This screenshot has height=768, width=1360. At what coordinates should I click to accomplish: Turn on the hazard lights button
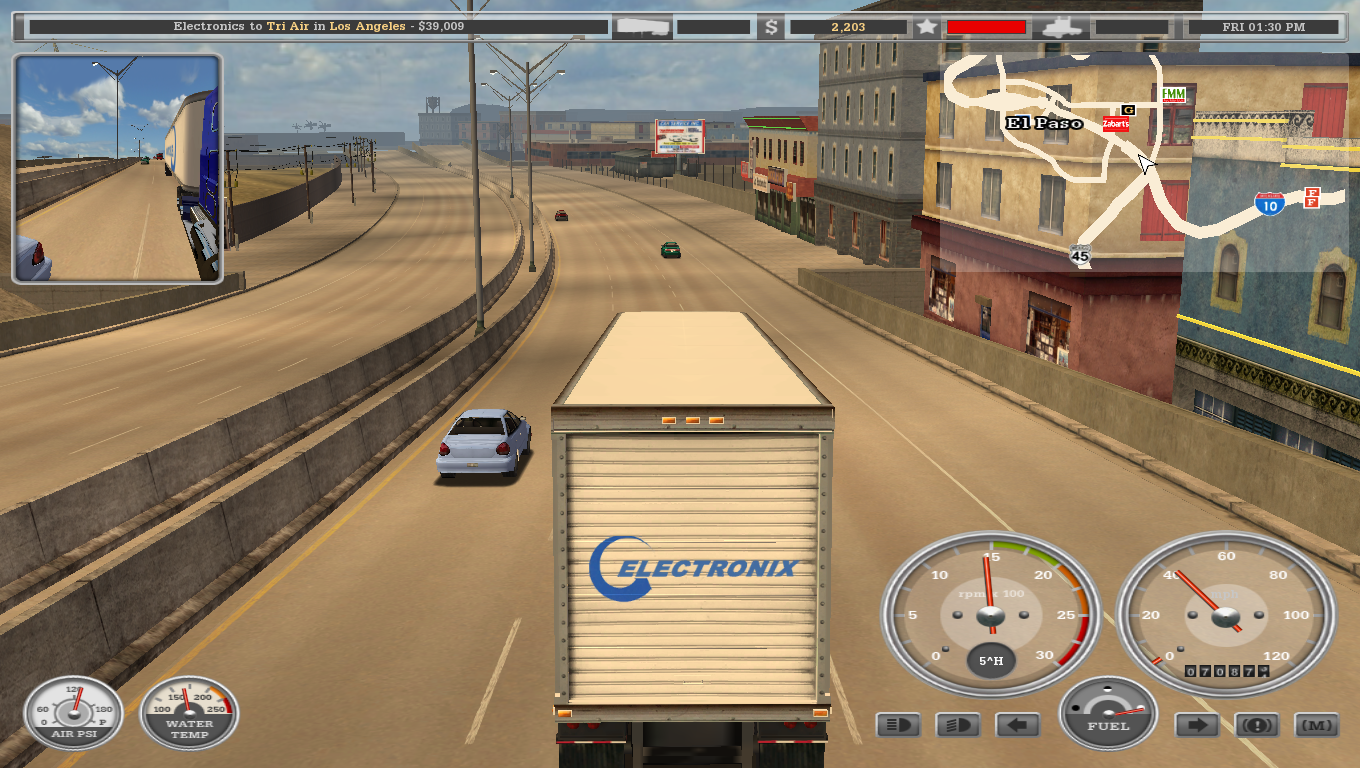coord(1257,725)
